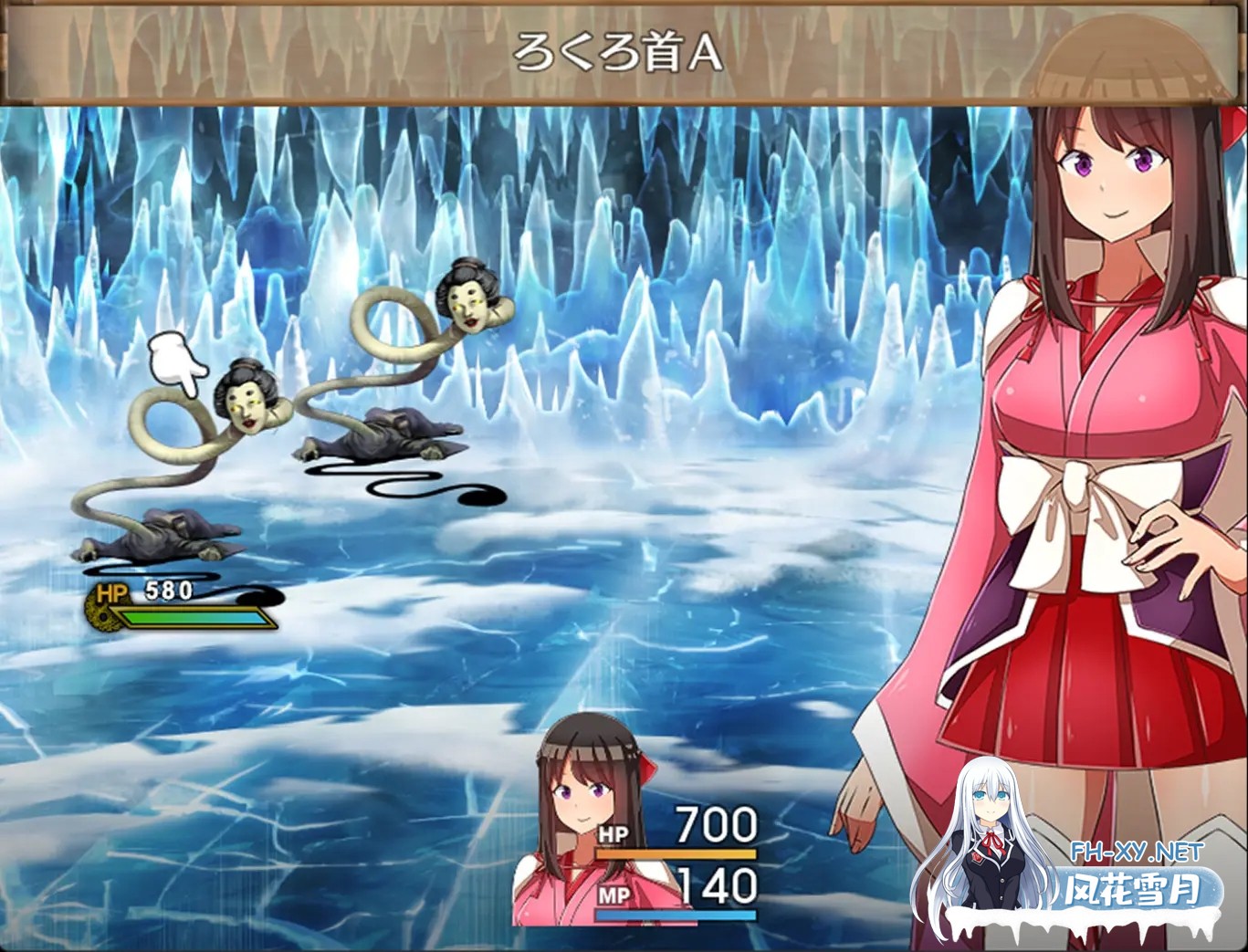Click the HP value 700 on the status panel
1248x952 pixels.
(717, 823)
